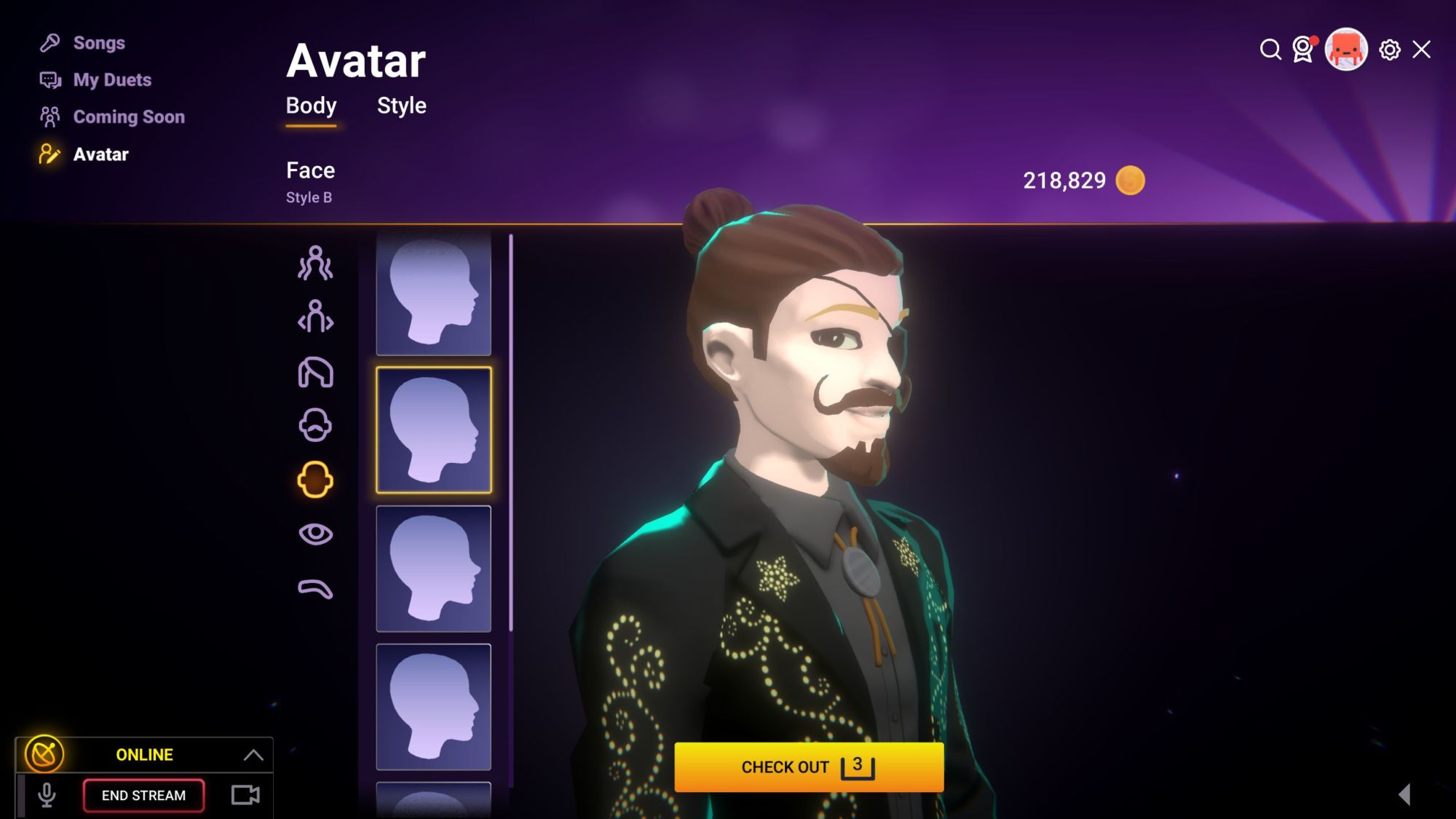This screenshot has width=1456, height=819.
Task: Open the settings gear icon
Action: coord(1390,50)
